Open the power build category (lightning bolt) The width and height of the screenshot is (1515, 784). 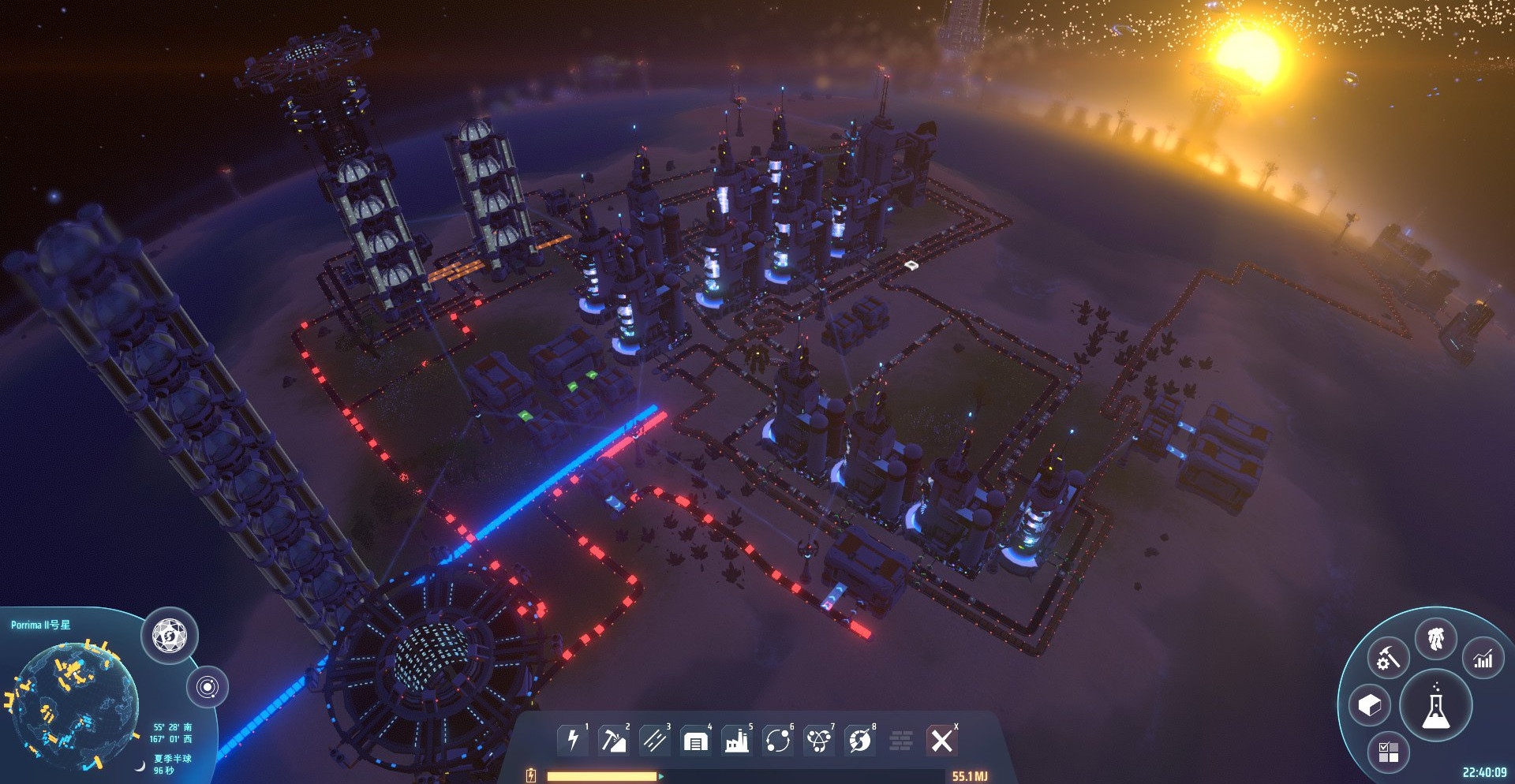click(x=573, y=741)
